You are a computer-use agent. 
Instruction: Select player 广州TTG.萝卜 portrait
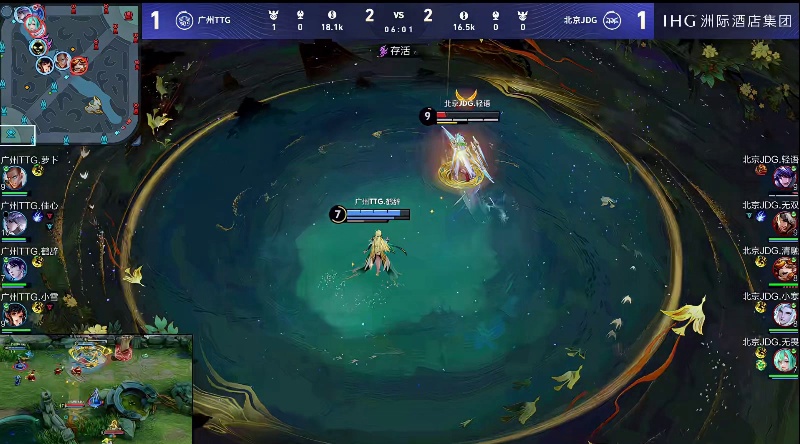pos(13,178)
